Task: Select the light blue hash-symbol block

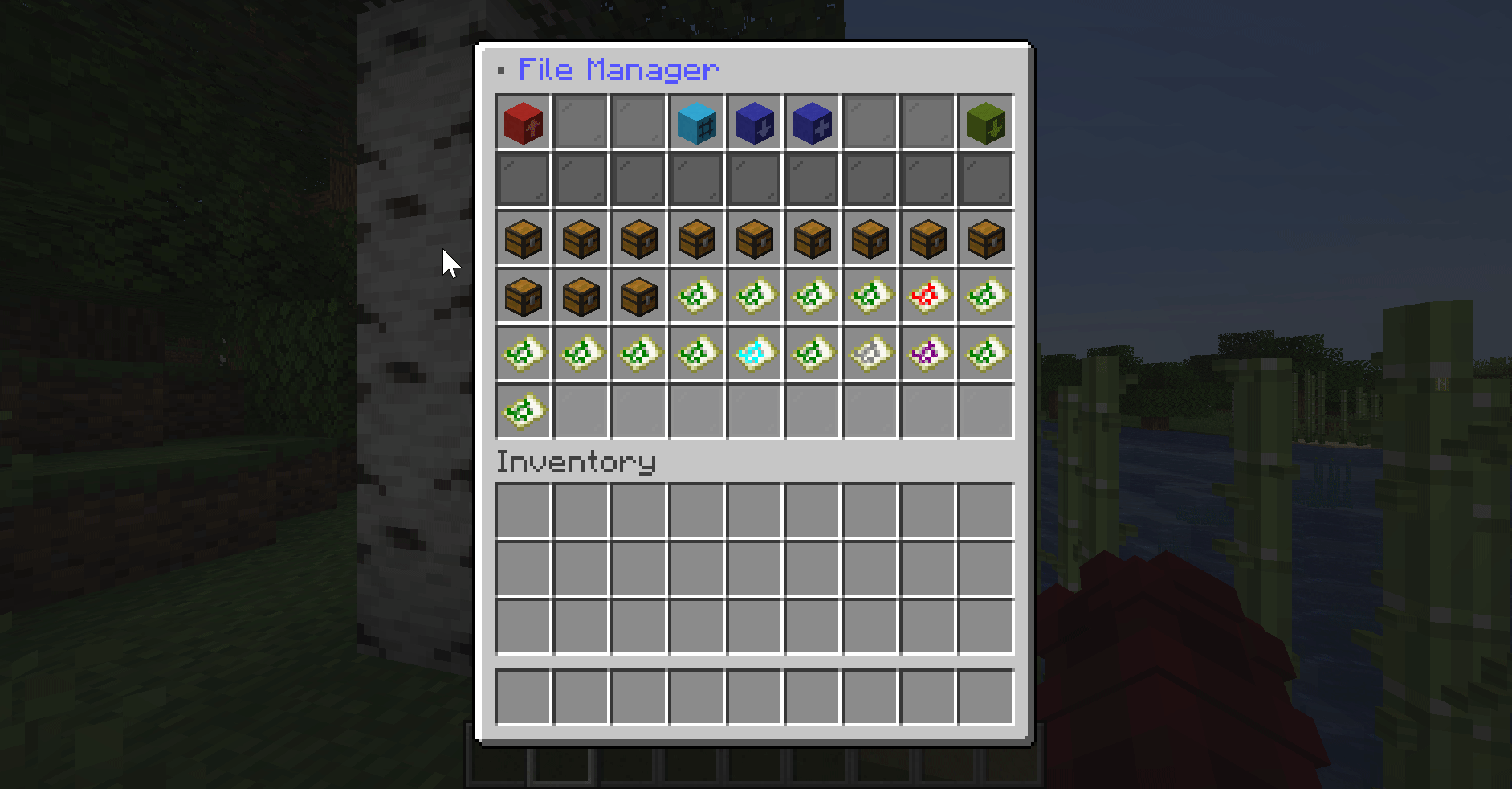Action: click(696, 123)
